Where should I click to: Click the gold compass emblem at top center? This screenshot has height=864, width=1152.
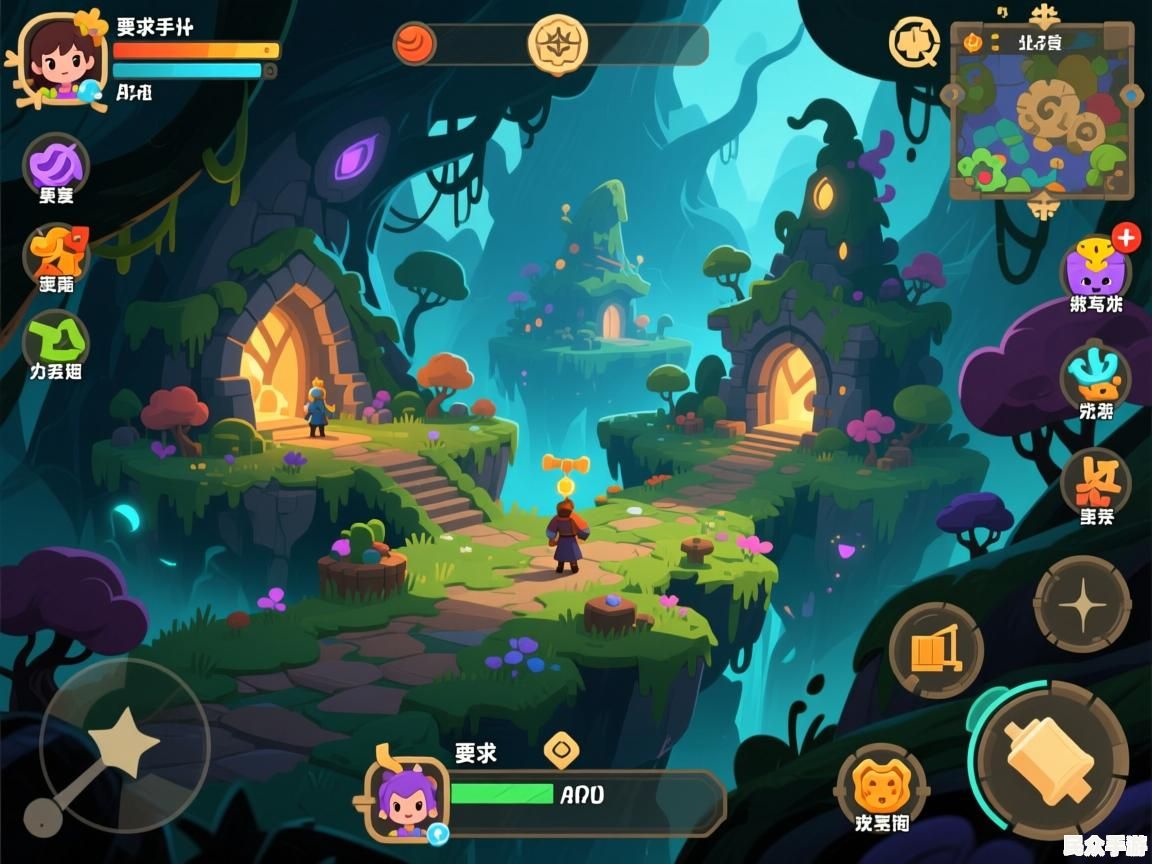click(558, 45)
